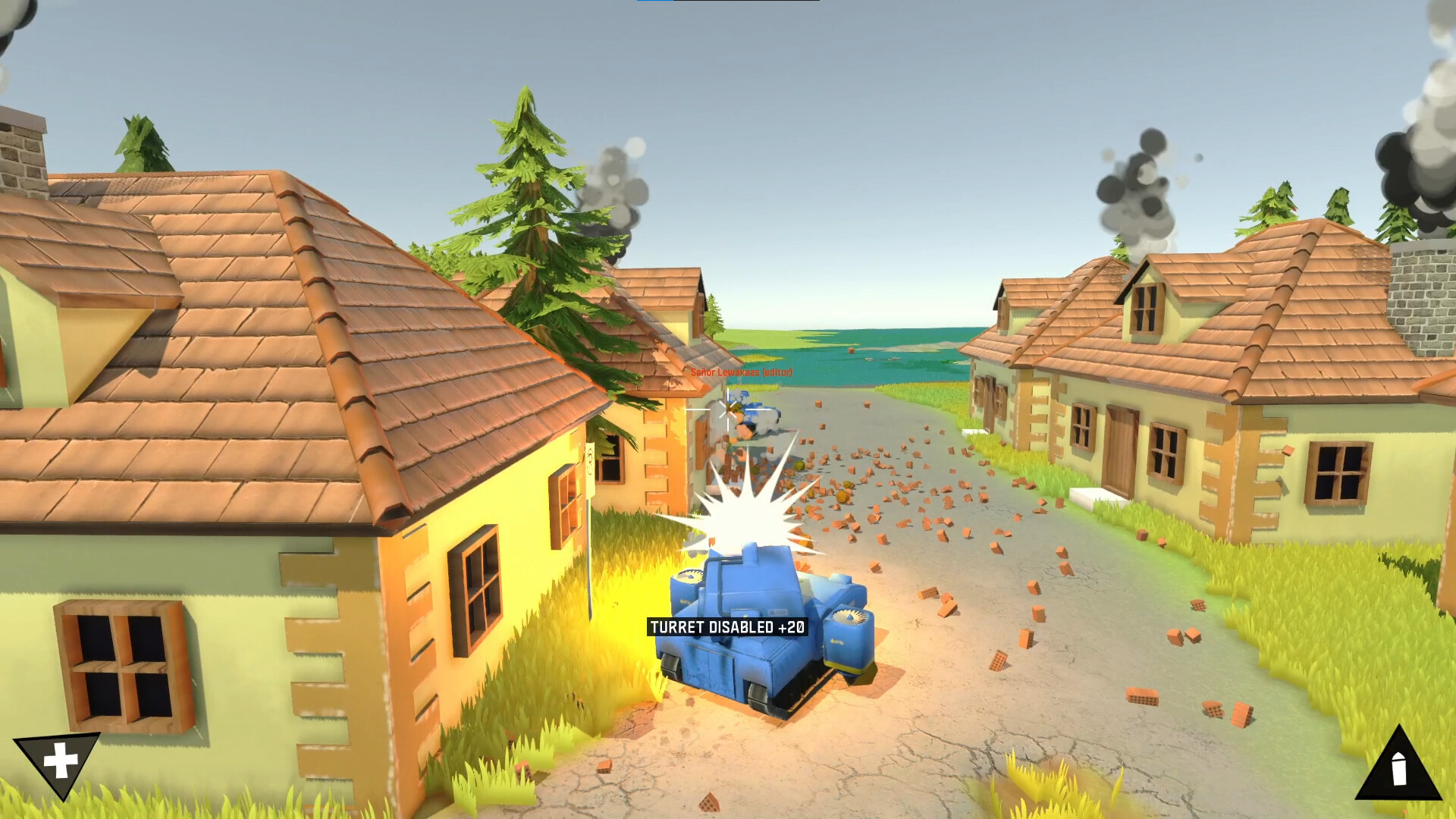Viewport: 1456px width, 819px height.
Task: Click the Senor Lewakaas (editor) name tag
Action: (x=742, y=373)
